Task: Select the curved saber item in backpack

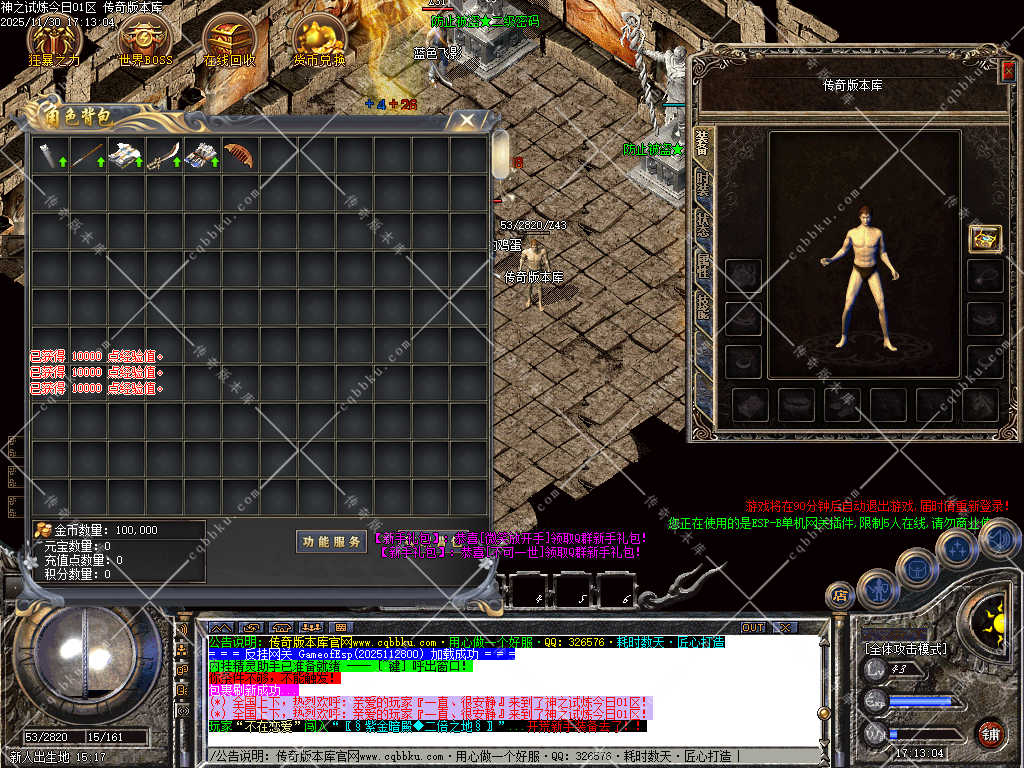Action: click(162, 155)
